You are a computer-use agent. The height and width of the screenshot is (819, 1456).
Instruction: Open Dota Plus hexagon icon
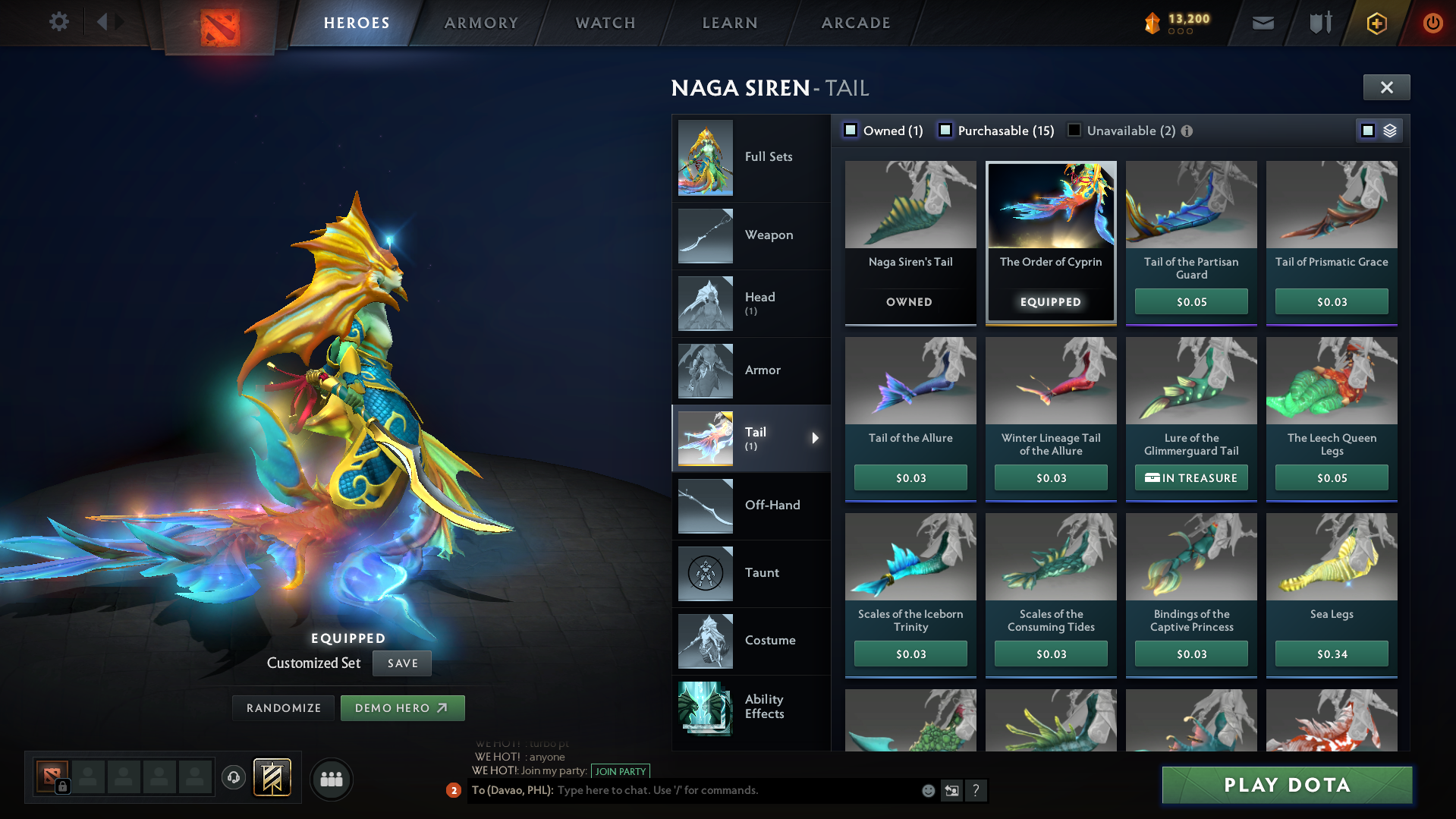(x=1376, y=23)
